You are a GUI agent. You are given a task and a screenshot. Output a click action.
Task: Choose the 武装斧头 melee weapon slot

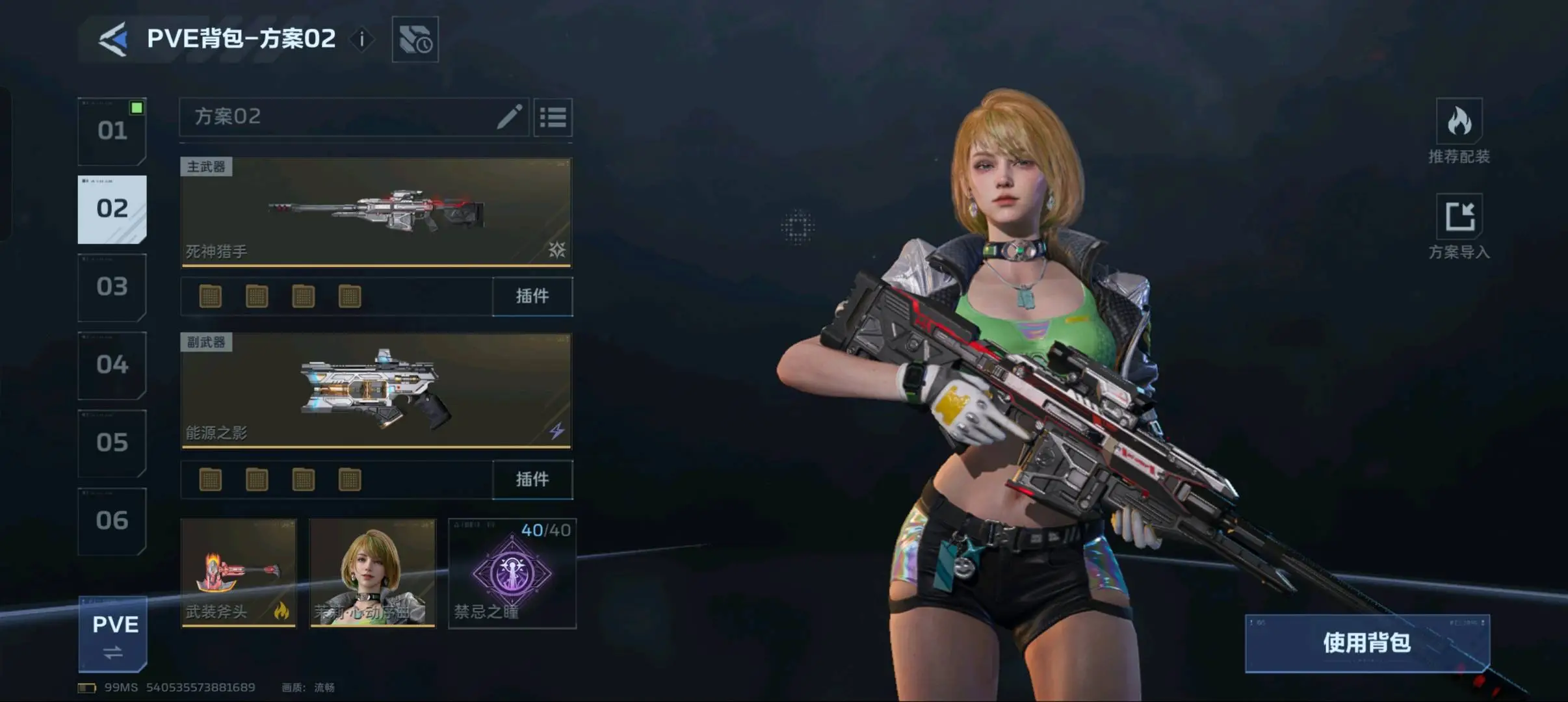click(238, 573)
